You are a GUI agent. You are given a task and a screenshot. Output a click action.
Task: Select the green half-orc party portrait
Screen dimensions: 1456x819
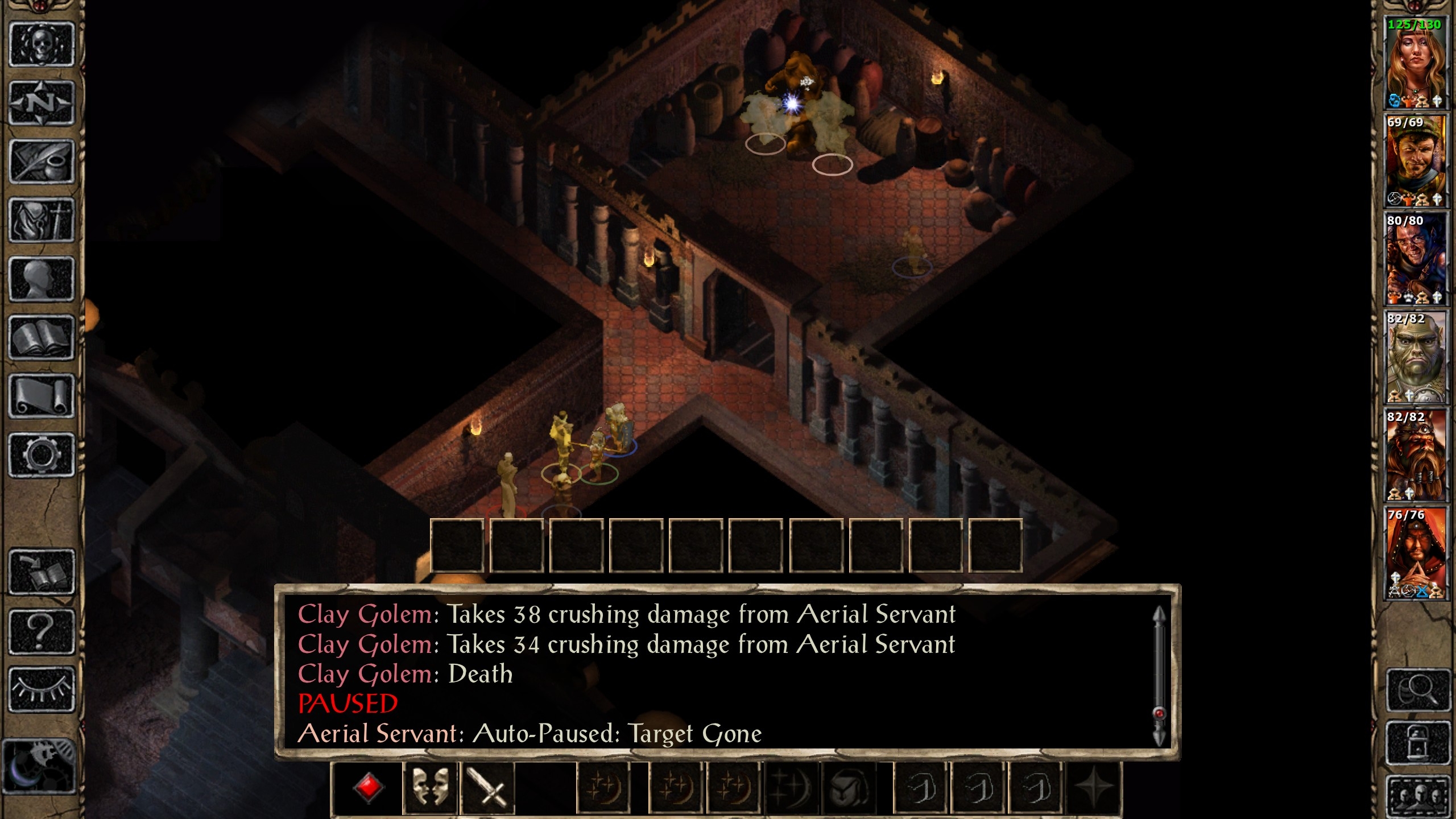(1415, 357)
